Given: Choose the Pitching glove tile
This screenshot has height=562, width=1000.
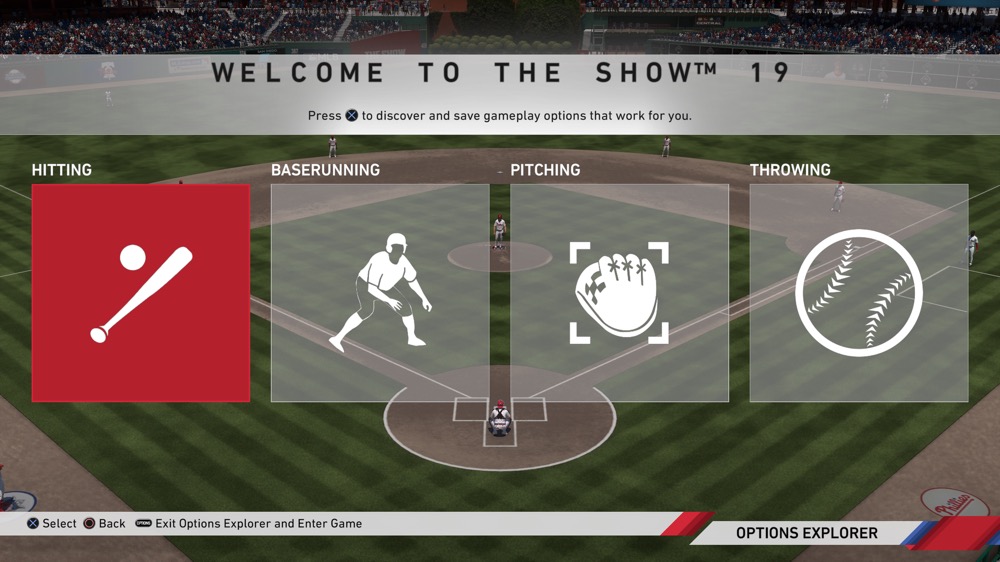Looking at the screenshot, I should (619, 293).
